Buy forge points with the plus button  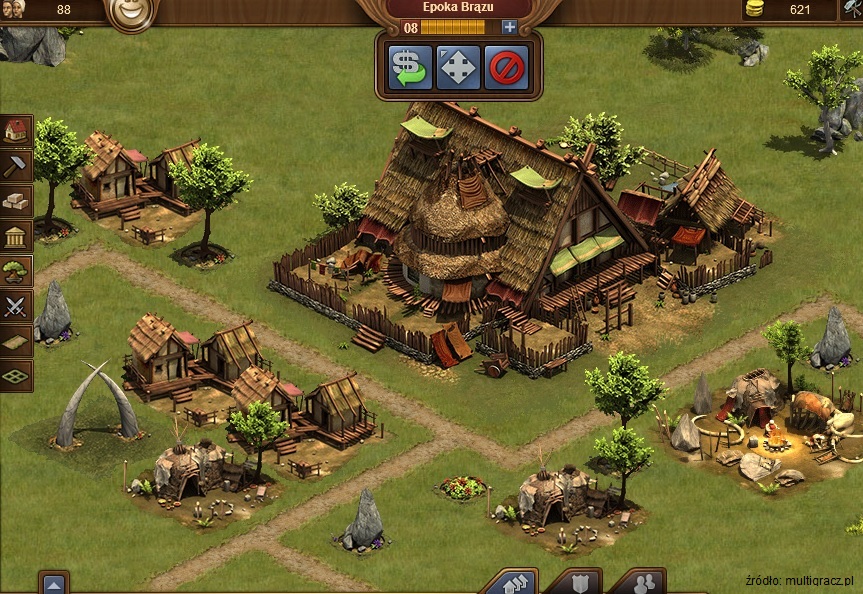point(510,27)
